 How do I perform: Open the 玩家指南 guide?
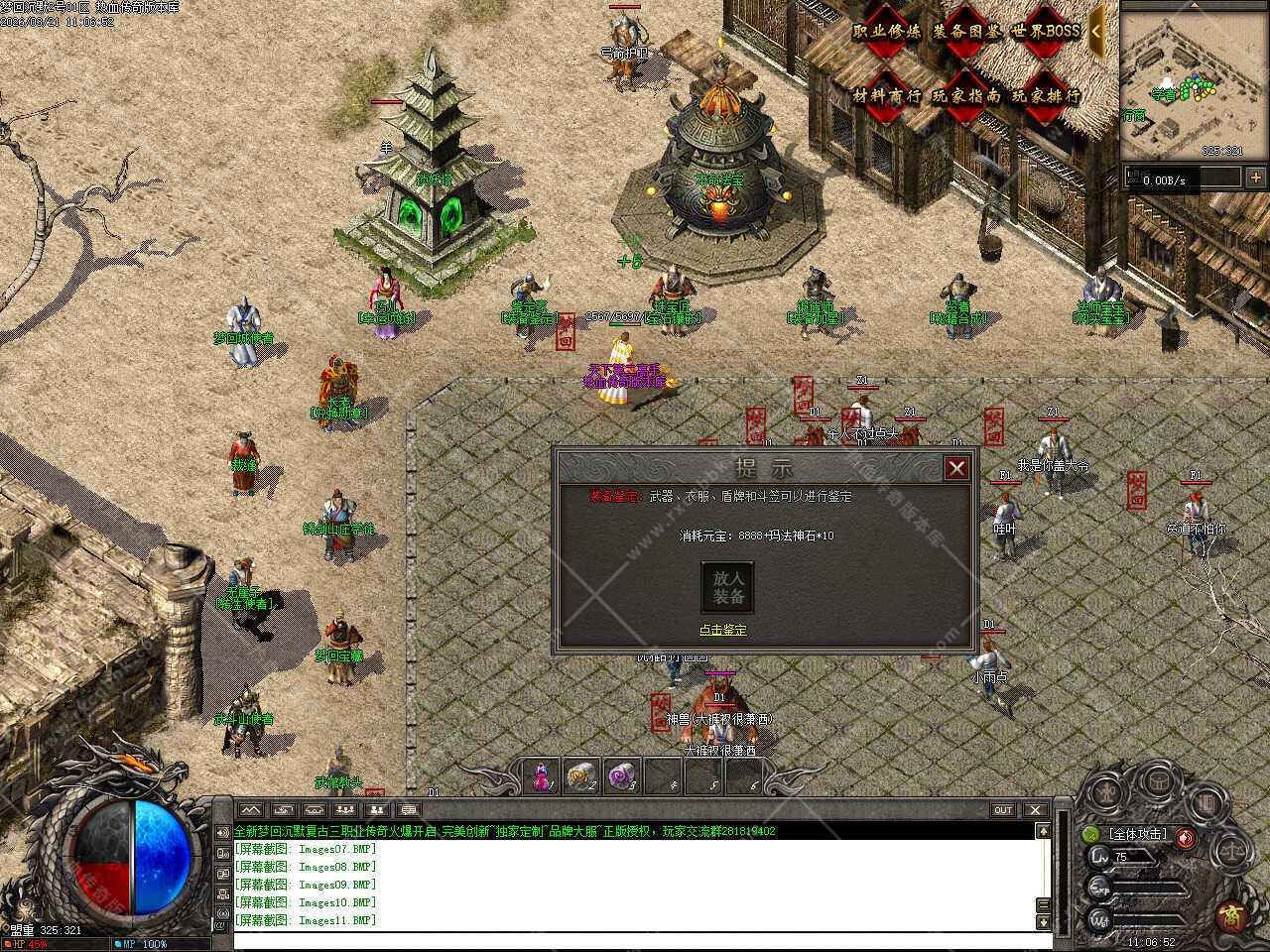point(967,96)
